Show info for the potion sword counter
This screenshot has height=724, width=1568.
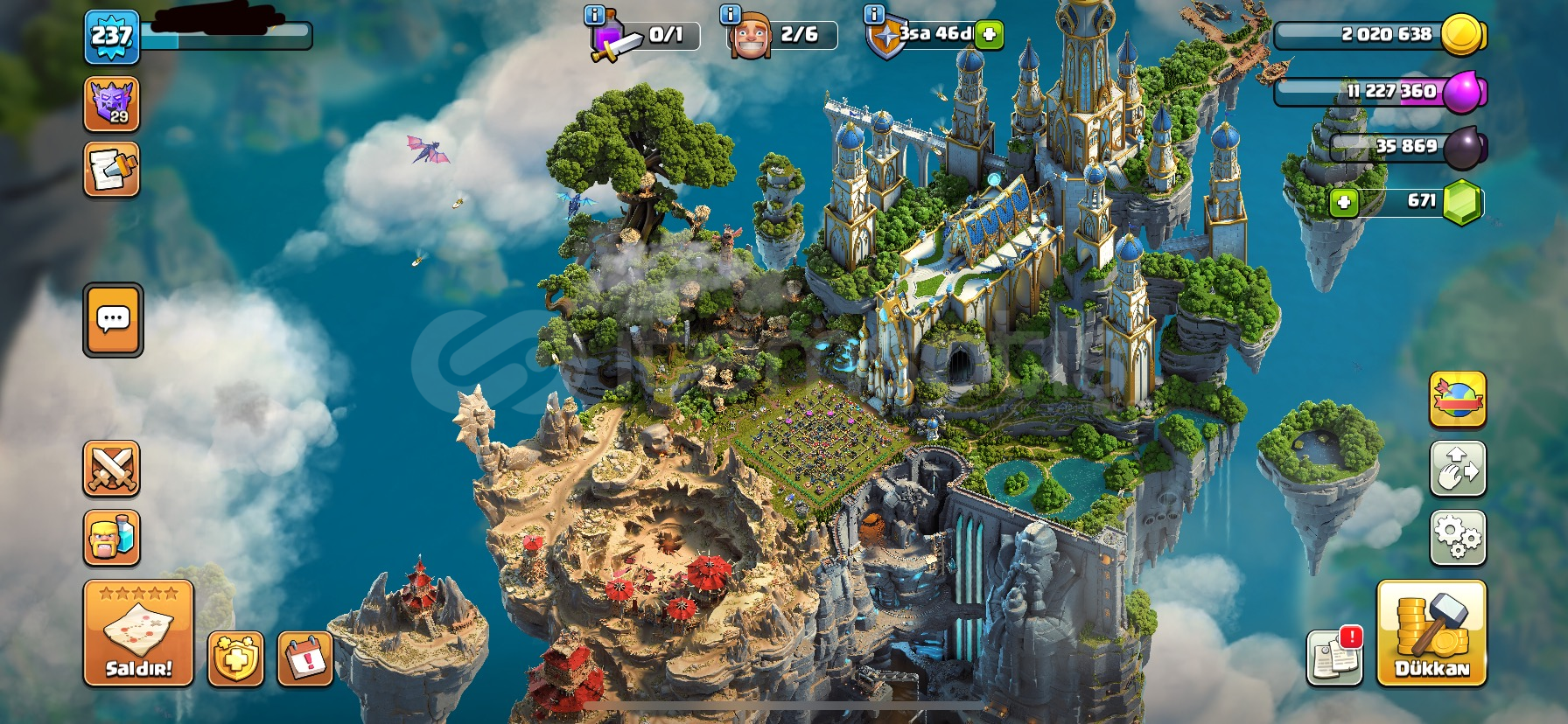point(594,14)
